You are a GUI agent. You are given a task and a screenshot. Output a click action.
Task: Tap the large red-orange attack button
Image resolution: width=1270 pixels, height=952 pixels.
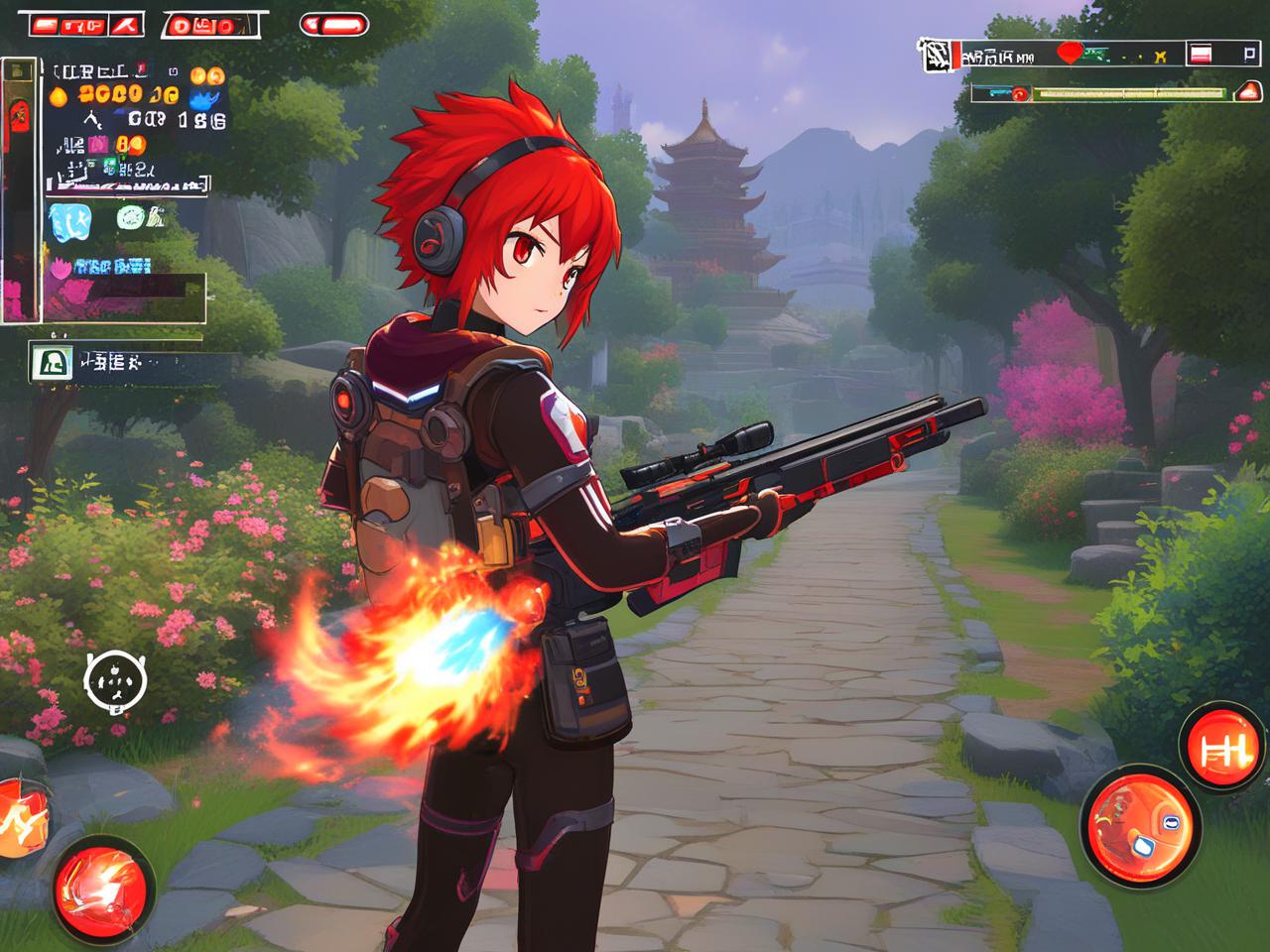(1140, 821)
